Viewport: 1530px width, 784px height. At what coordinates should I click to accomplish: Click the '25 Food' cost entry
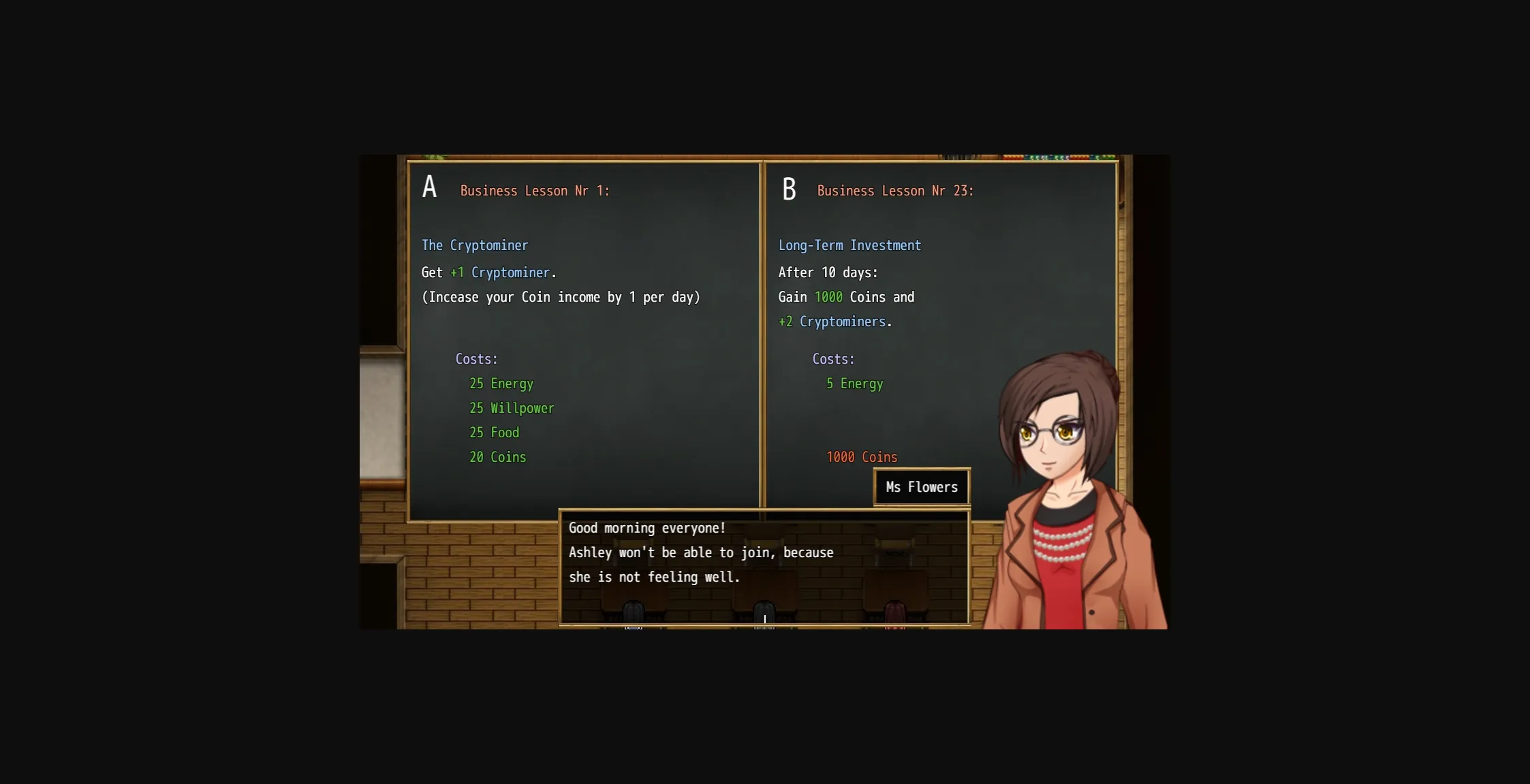pyautogui.click(x=493, y=433)
